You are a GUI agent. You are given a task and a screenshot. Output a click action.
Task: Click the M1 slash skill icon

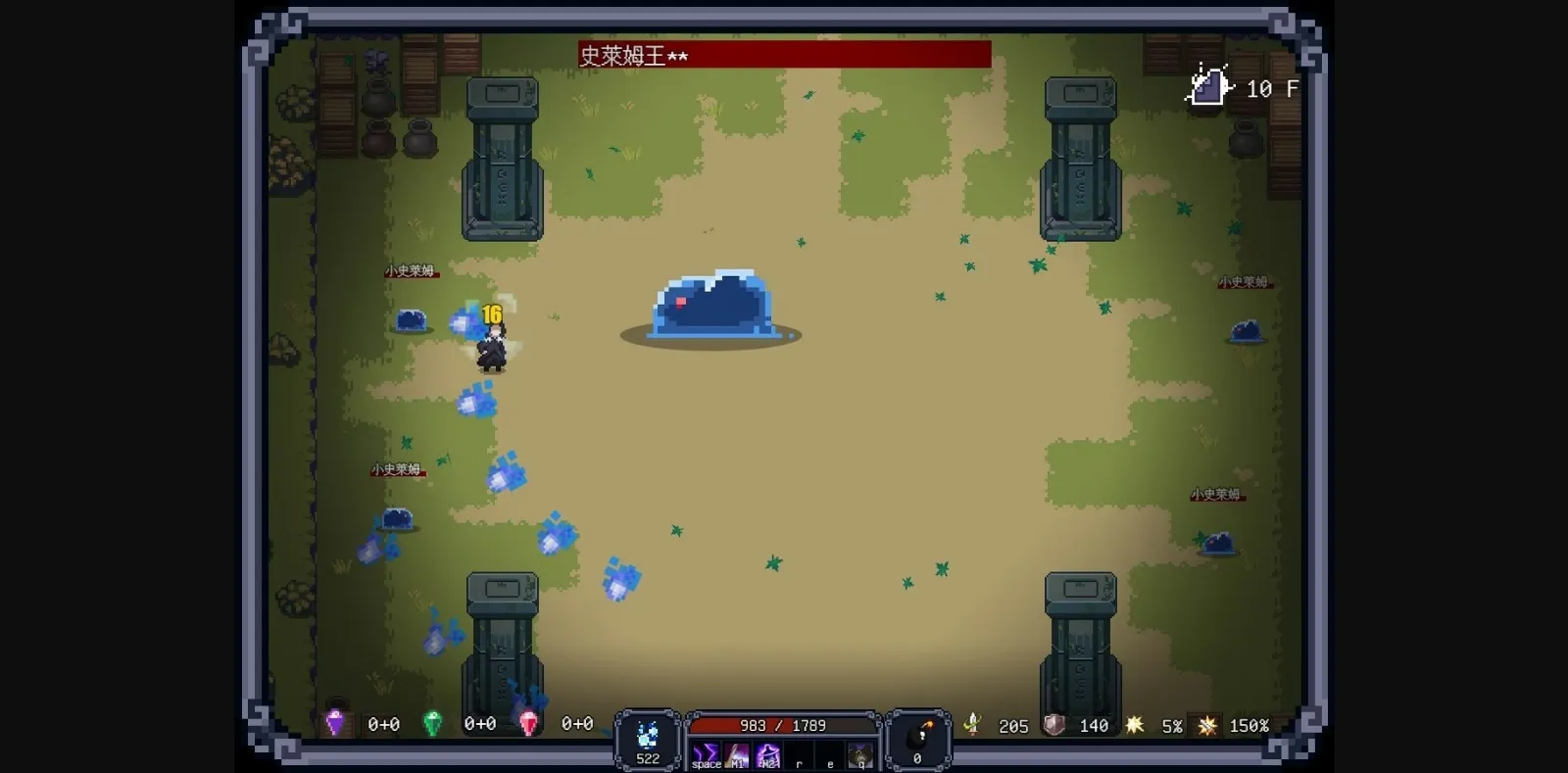coord(737,752)
